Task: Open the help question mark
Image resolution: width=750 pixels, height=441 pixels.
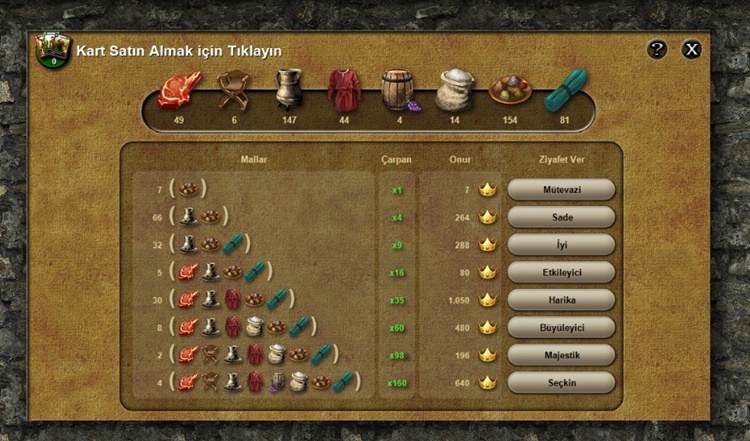Action: point(657,49)
